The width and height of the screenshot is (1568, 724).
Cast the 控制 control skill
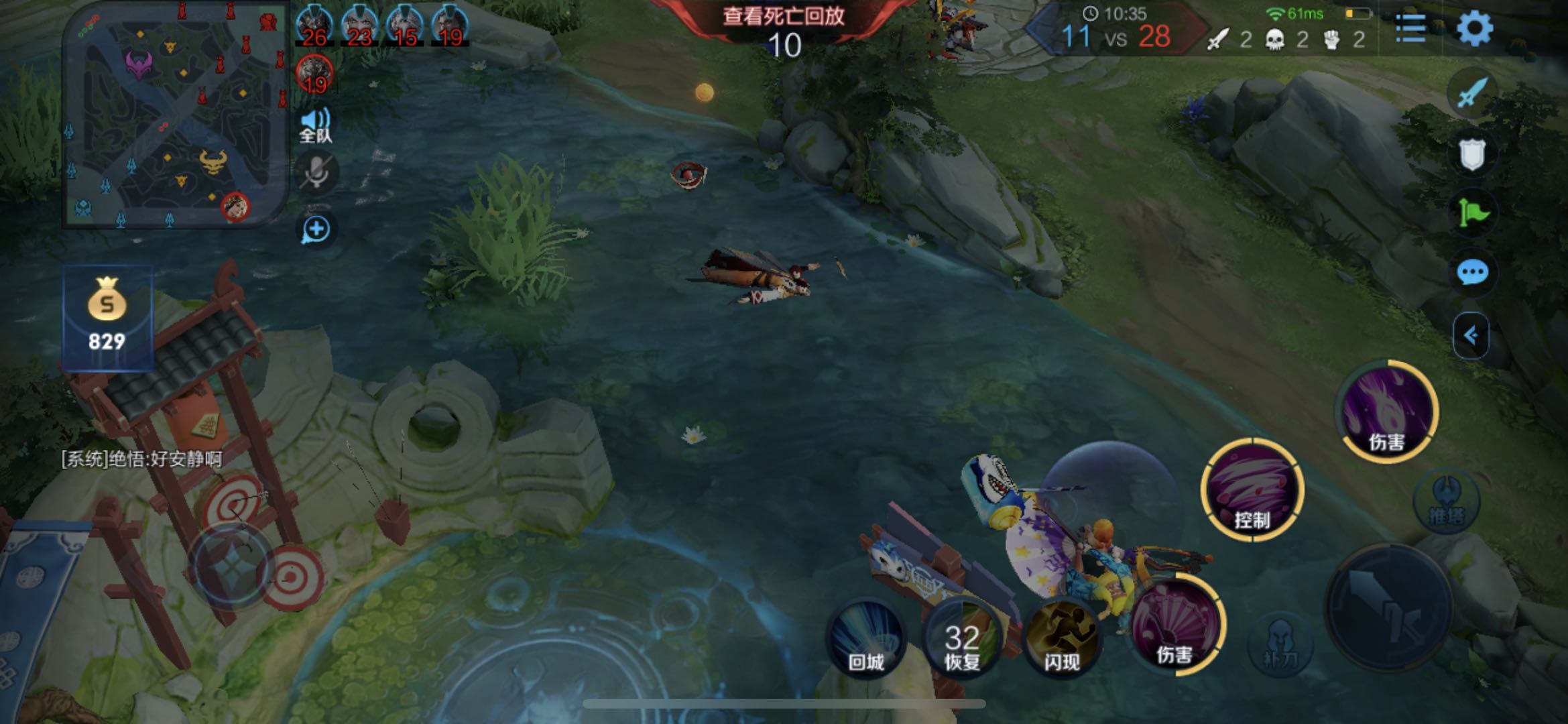click(1252, 491)
